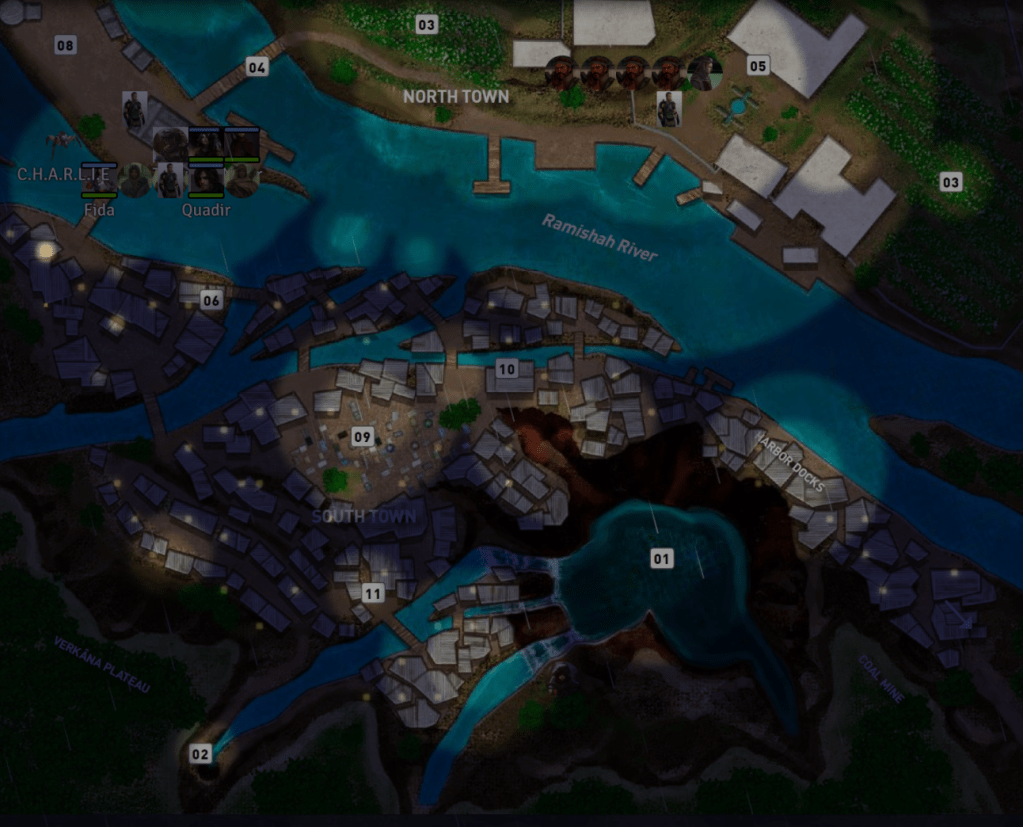Viewport: 1023px width, 827px height.
Task: Select the hooded token beside the bearded men
Action: 705,73
